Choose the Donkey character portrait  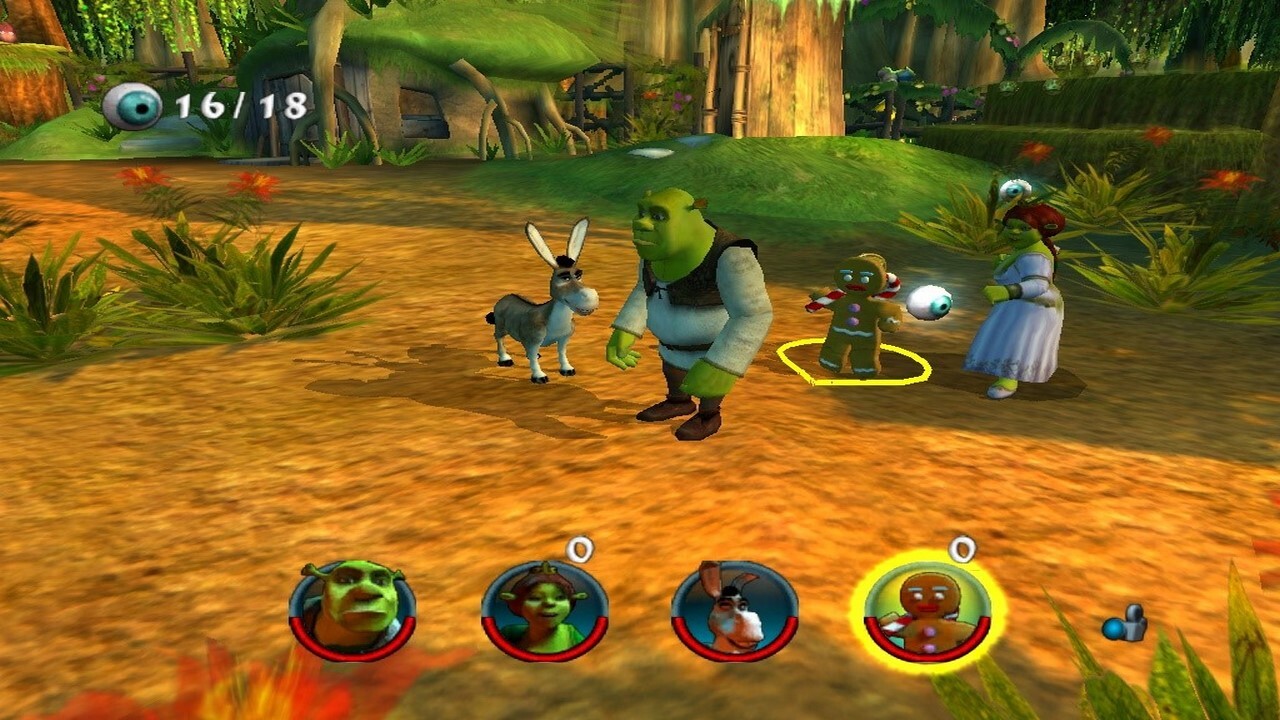coord(734,610)
